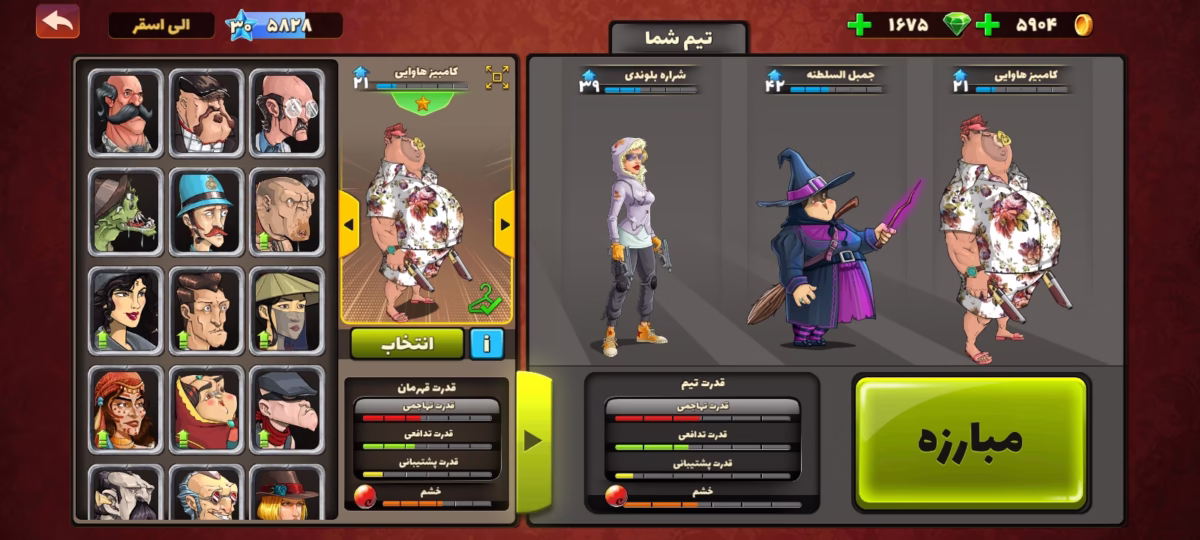Pick the bald hero with round glasses
Viewport: 1200px width, 540px height.
(286, 112)
